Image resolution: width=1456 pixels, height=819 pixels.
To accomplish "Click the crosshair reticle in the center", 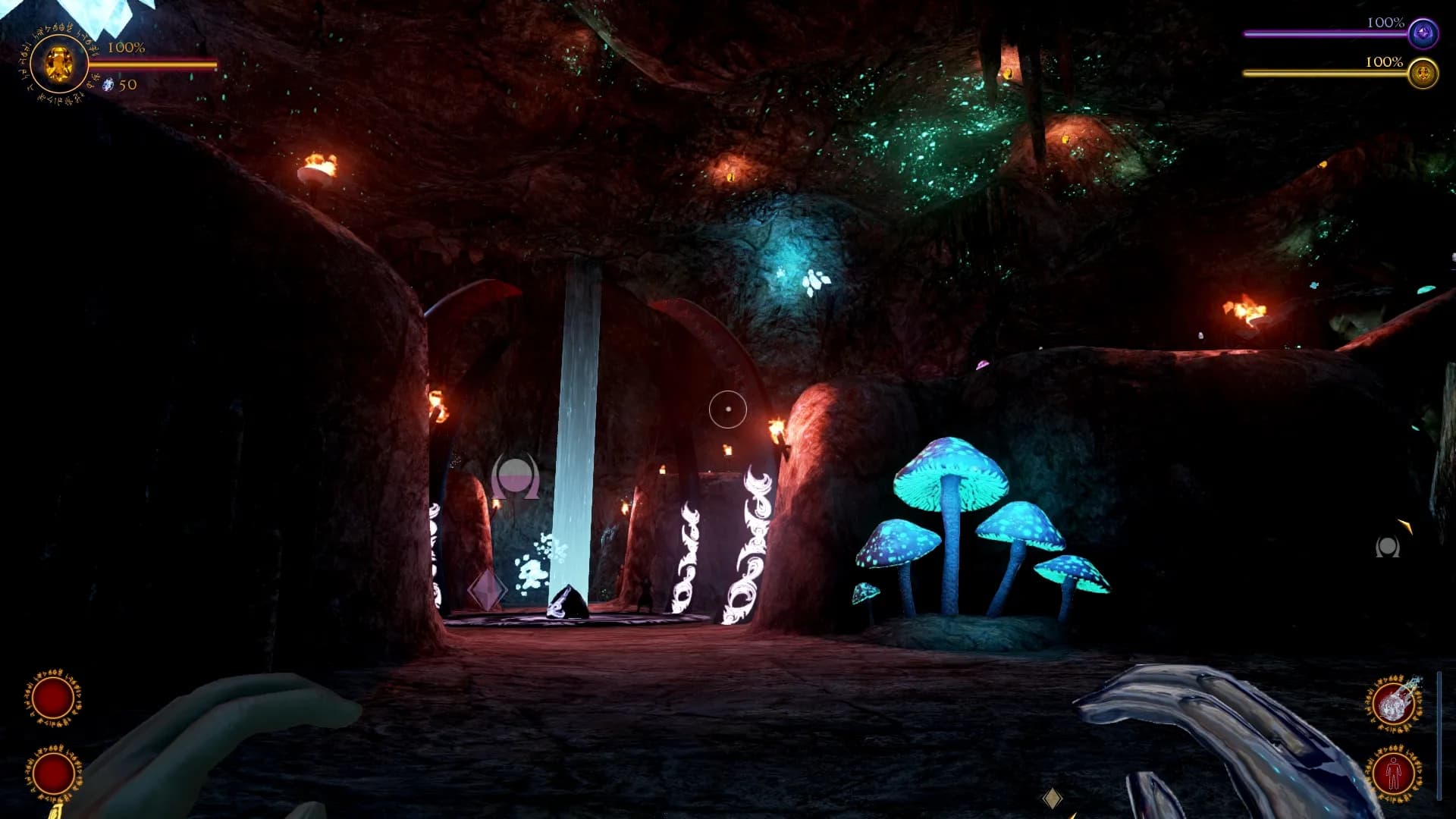I will click(x=726, y=407).
